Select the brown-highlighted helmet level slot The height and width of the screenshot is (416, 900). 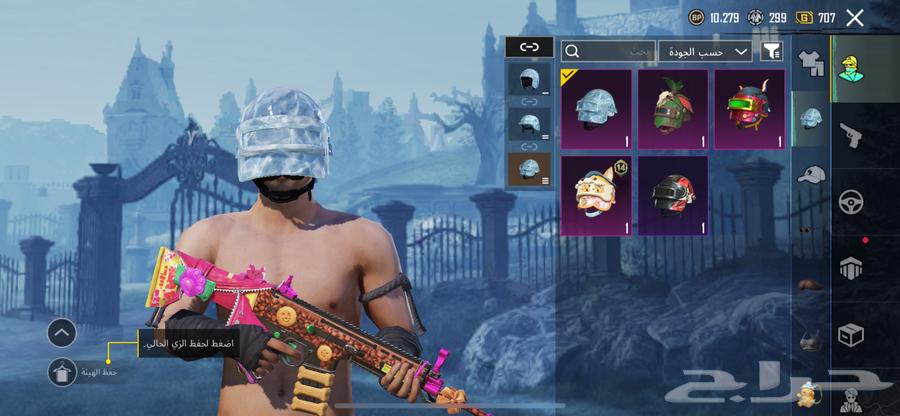[529, 167]
